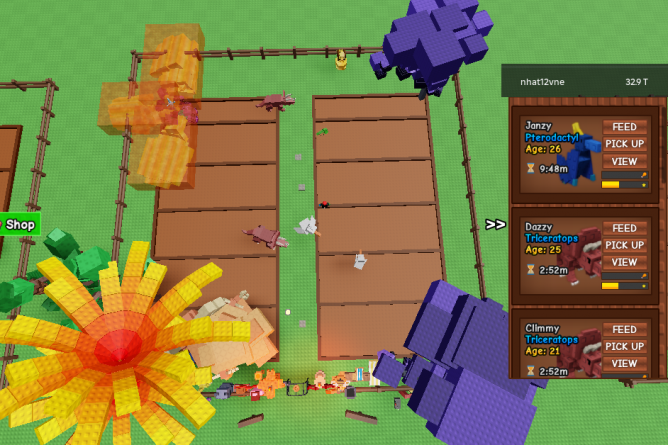View Janzy the Pterodactyl's details
The image size is (668, 445).
(624, 161)
